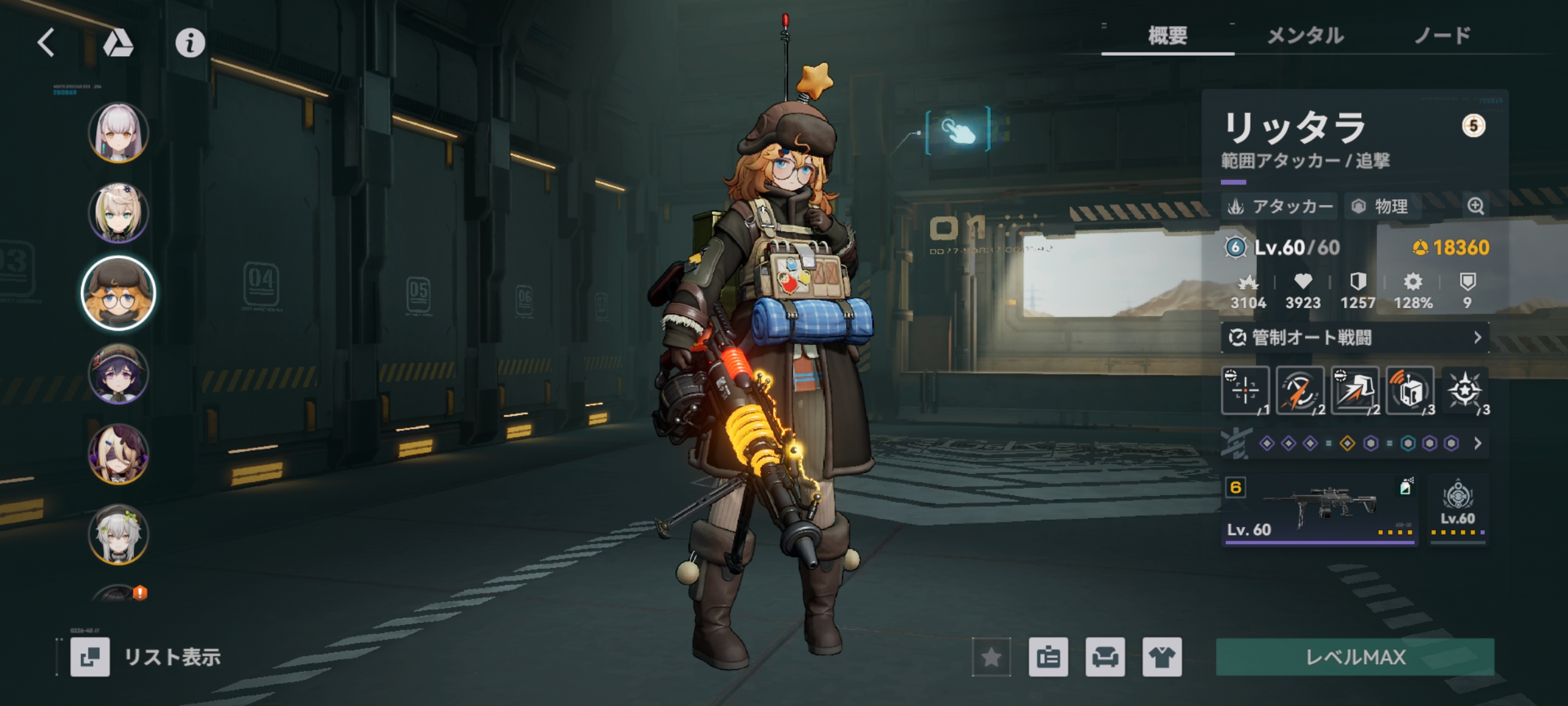The image size is (1568, 706).
Task: Toggle the favorite star button
Action: click(x=991, y=657)
